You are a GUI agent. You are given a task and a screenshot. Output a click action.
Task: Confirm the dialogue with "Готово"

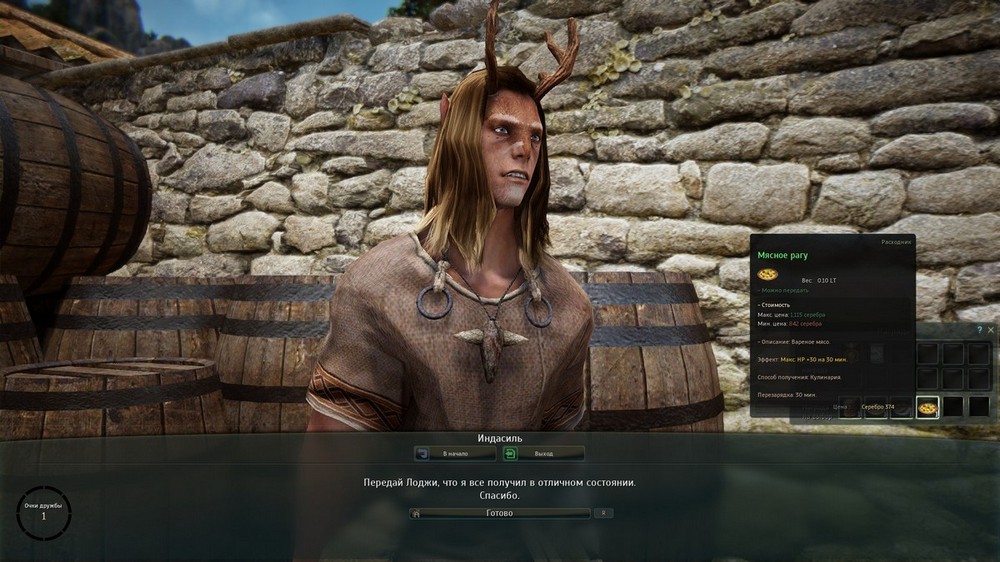(x=499, y=513)
